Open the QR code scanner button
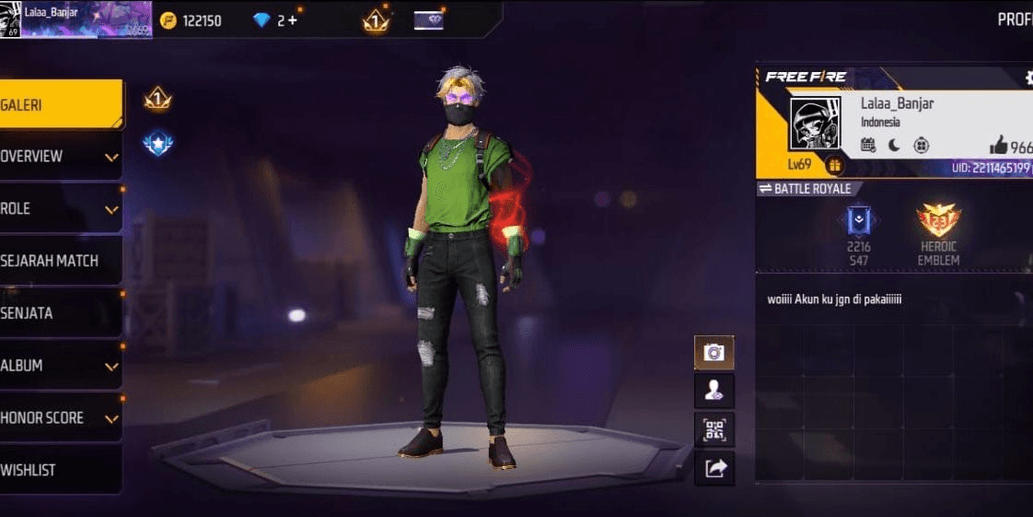The width and height of the screenshot is (1033, 517). pyautogui.click(x=714, y=429)
